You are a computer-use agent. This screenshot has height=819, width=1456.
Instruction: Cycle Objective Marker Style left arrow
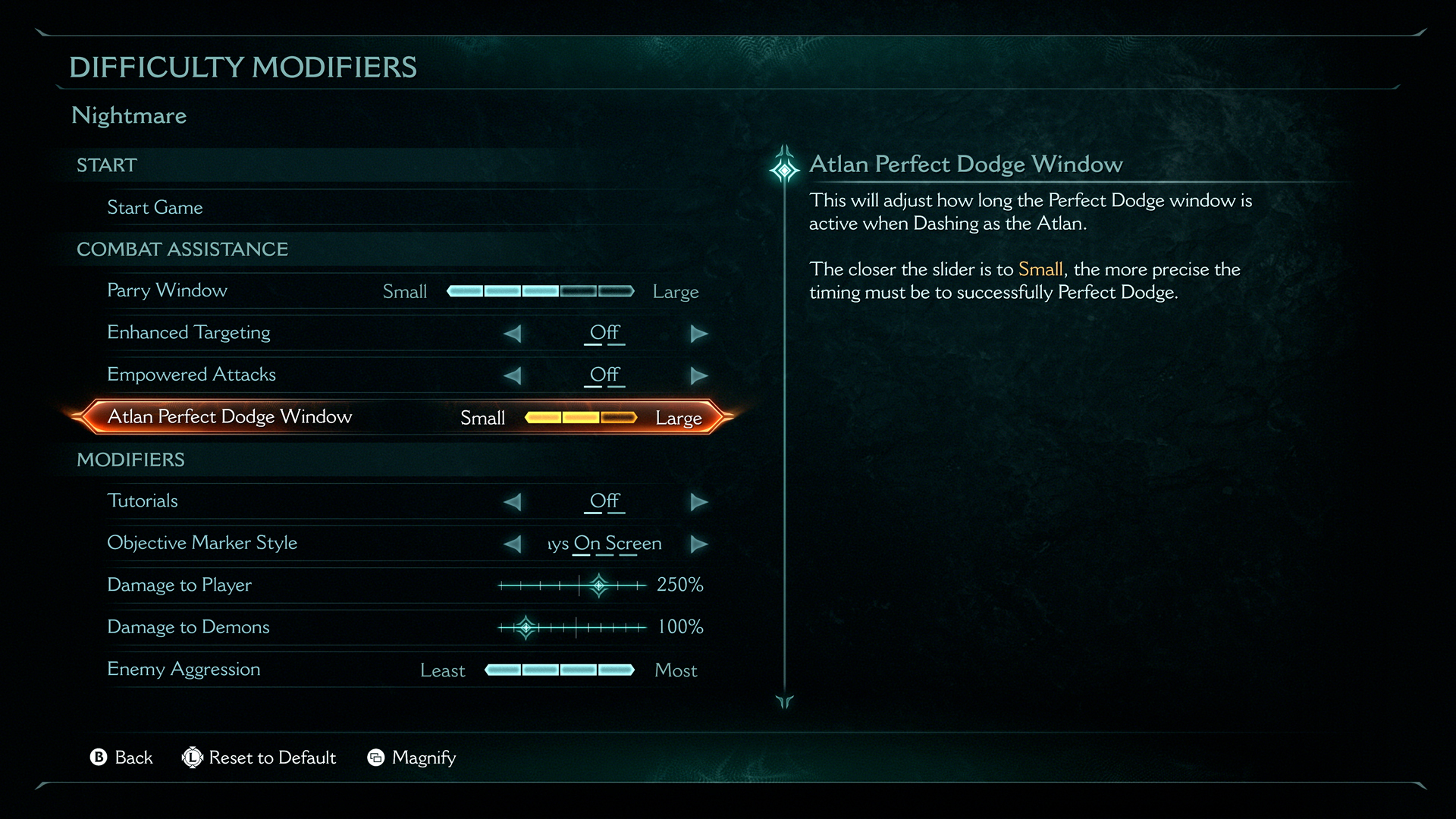(x=513, y=544)
